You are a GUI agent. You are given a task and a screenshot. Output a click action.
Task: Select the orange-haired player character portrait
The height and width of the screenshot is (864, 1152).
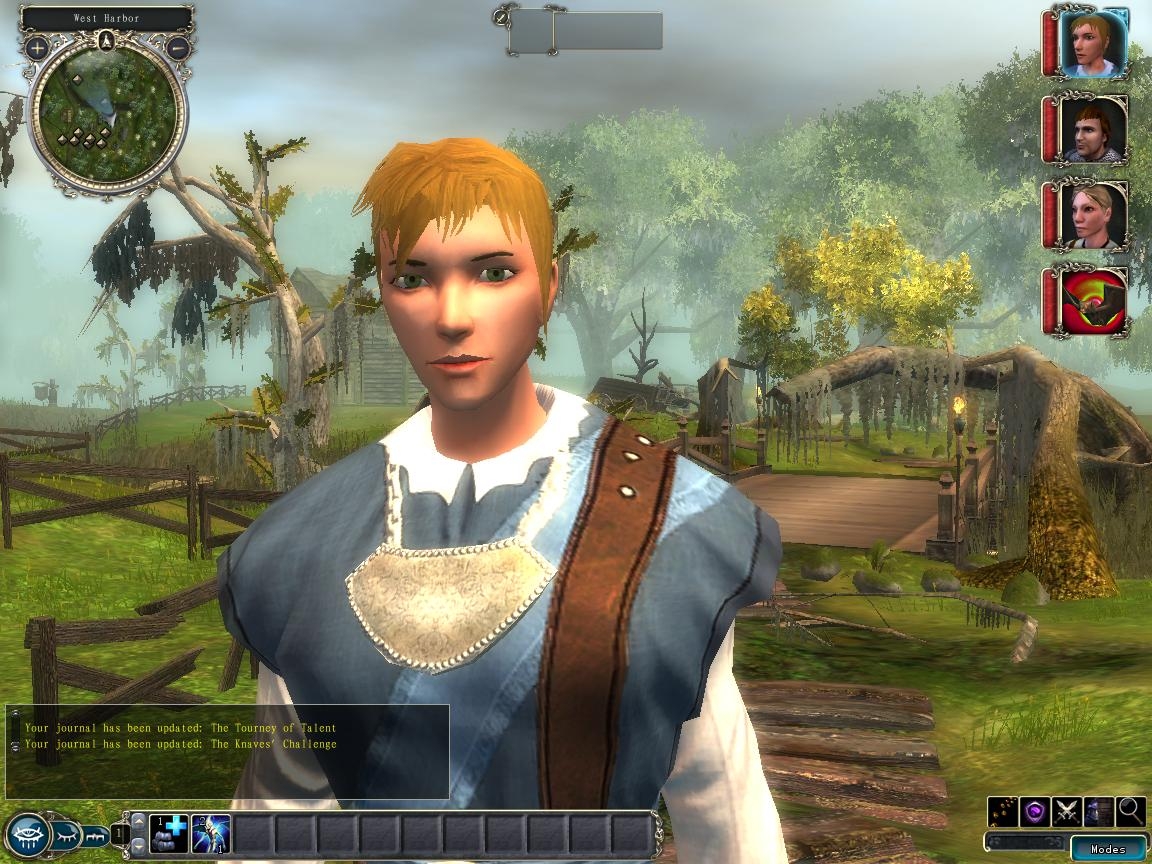(x=1093, y=43)
